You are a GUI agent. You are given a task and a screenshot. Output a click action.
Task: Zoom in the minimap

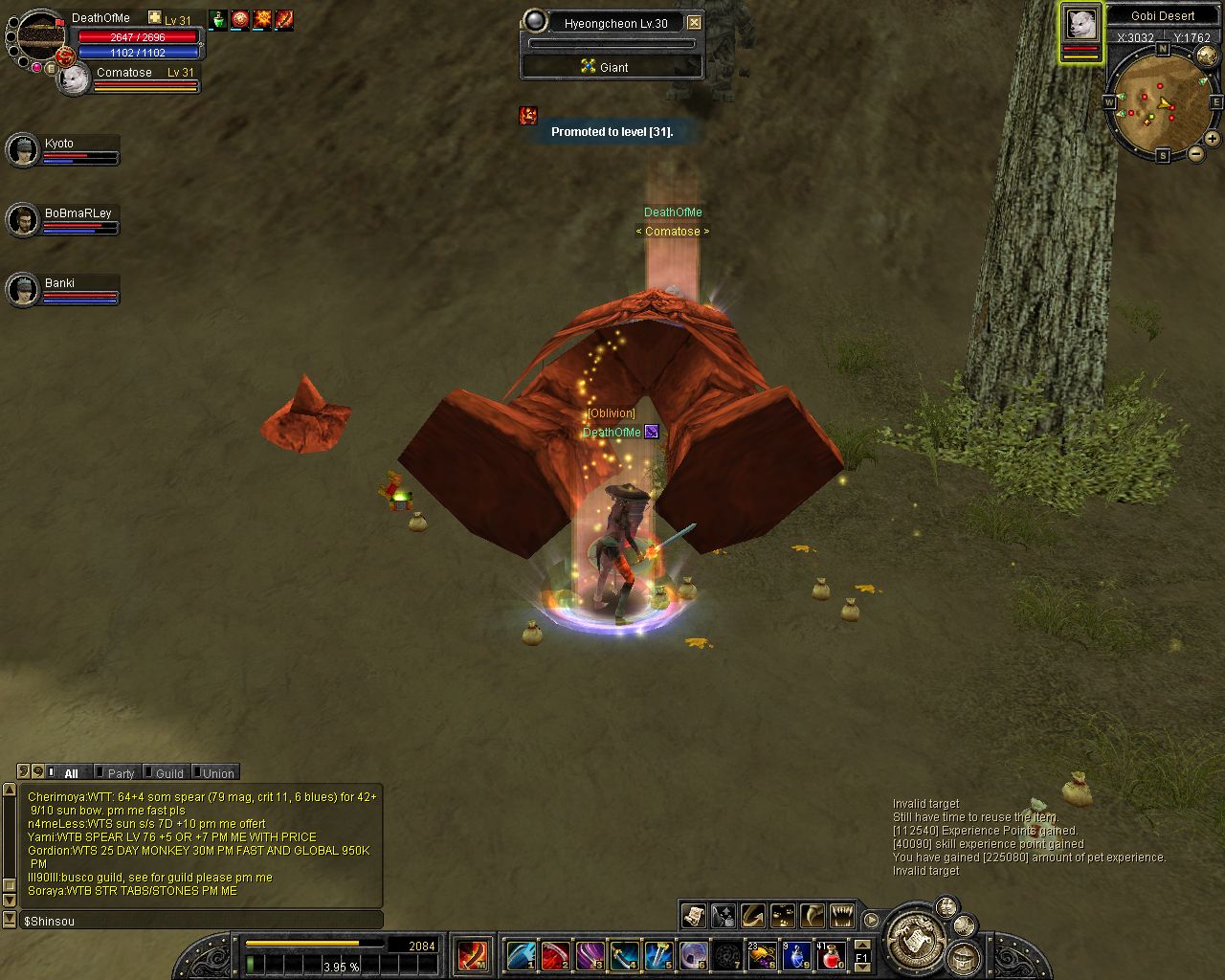[x=1212, y=139]
